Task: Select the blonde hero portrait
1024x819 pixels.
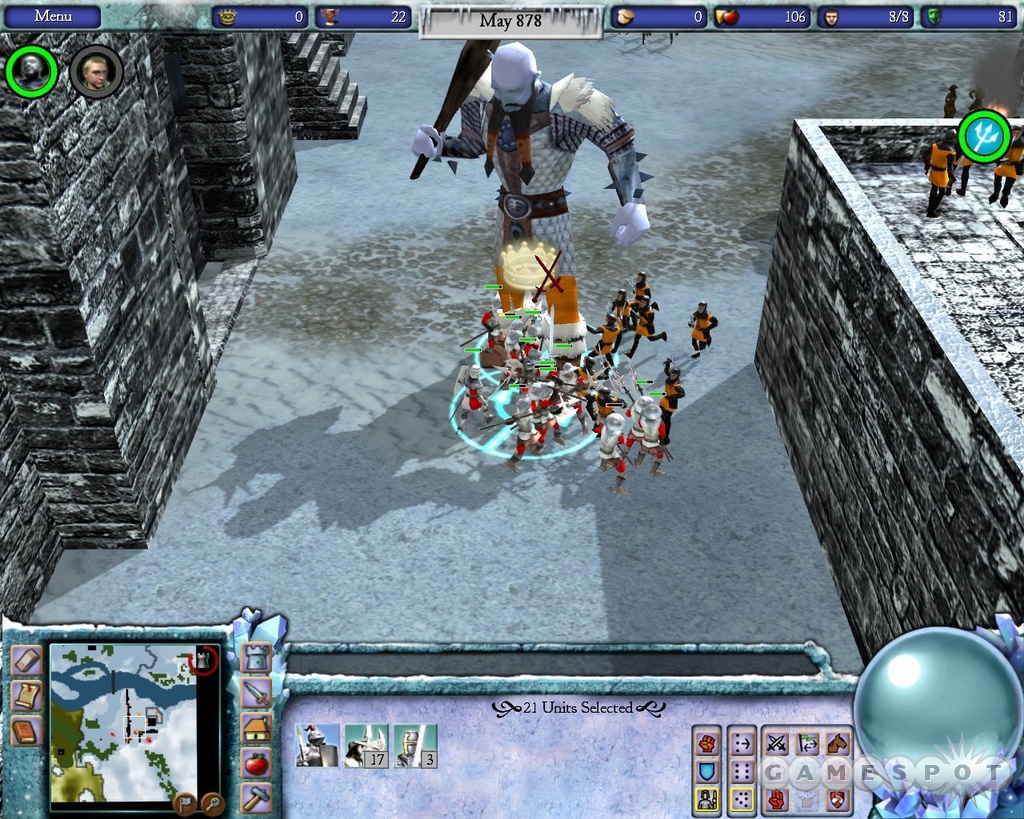Action: (x=96, y=71)
